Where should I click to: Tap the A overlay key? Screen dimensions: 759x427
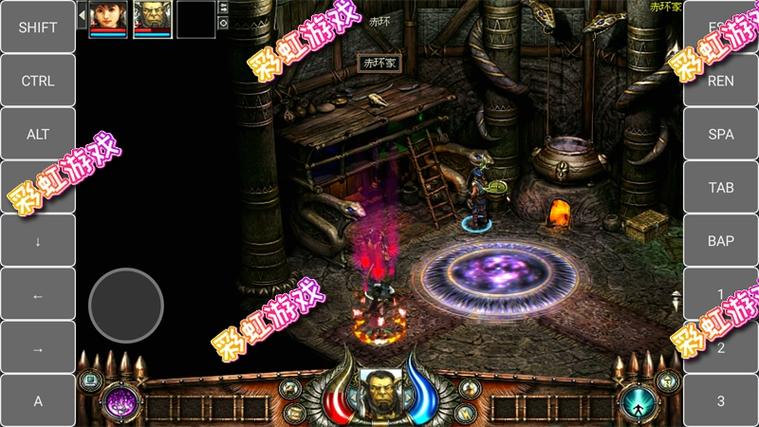(37, 401)
